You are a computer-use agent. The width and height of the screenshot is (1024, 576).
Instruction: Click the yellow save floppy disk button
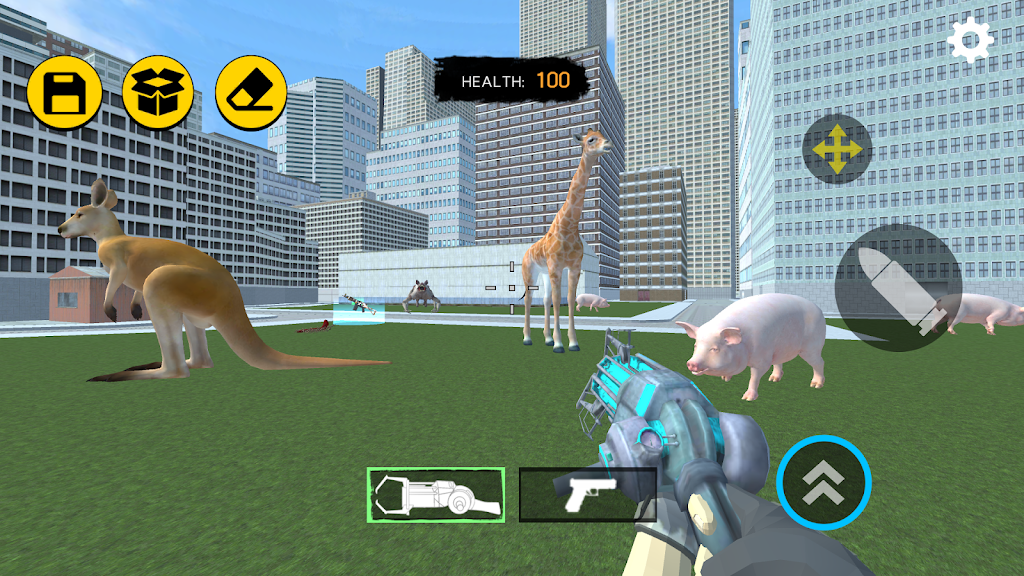tap(64, 93)
